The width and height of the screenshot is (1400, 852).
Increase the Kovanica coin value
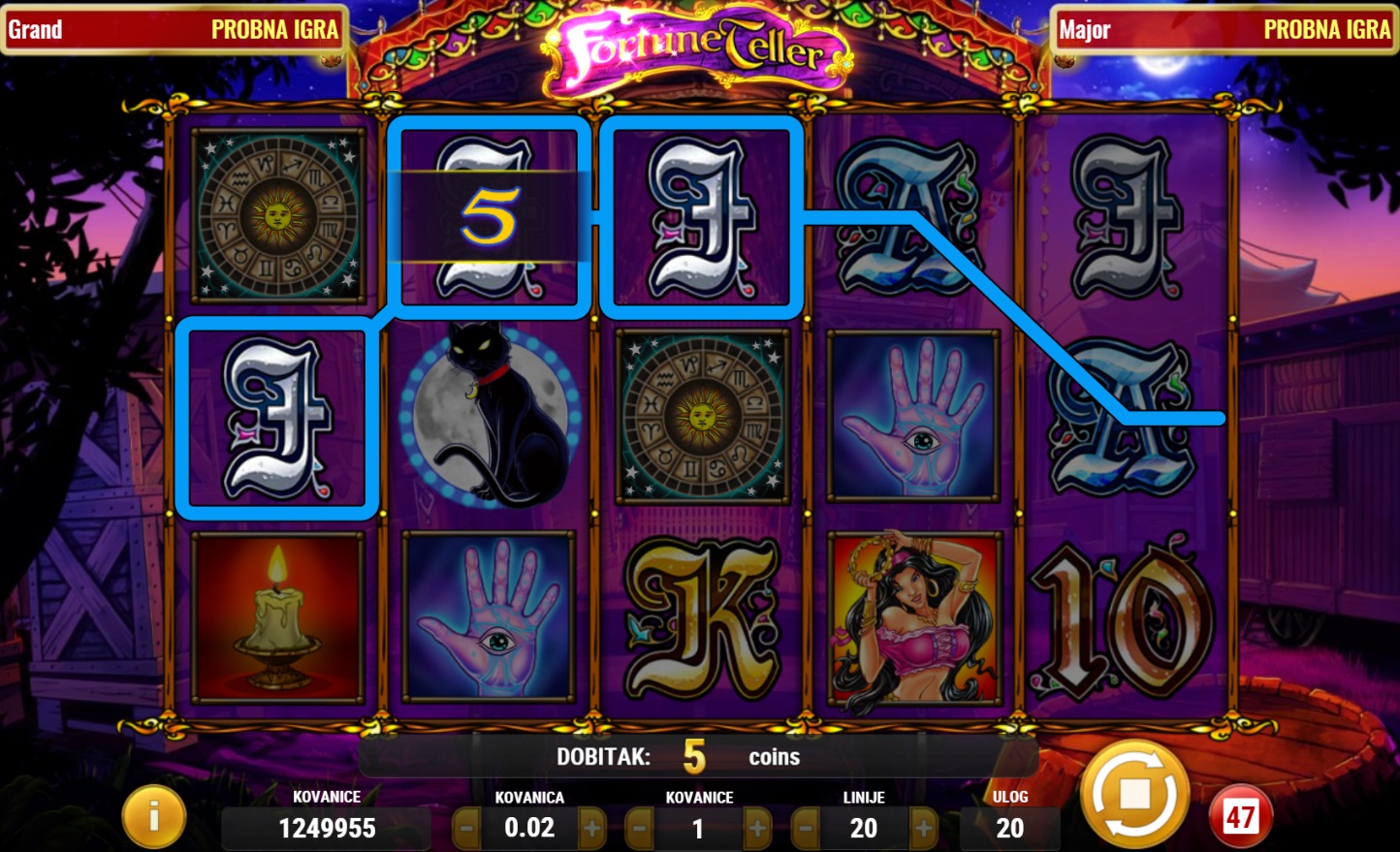pyautogui.click(x=591, y=829)
